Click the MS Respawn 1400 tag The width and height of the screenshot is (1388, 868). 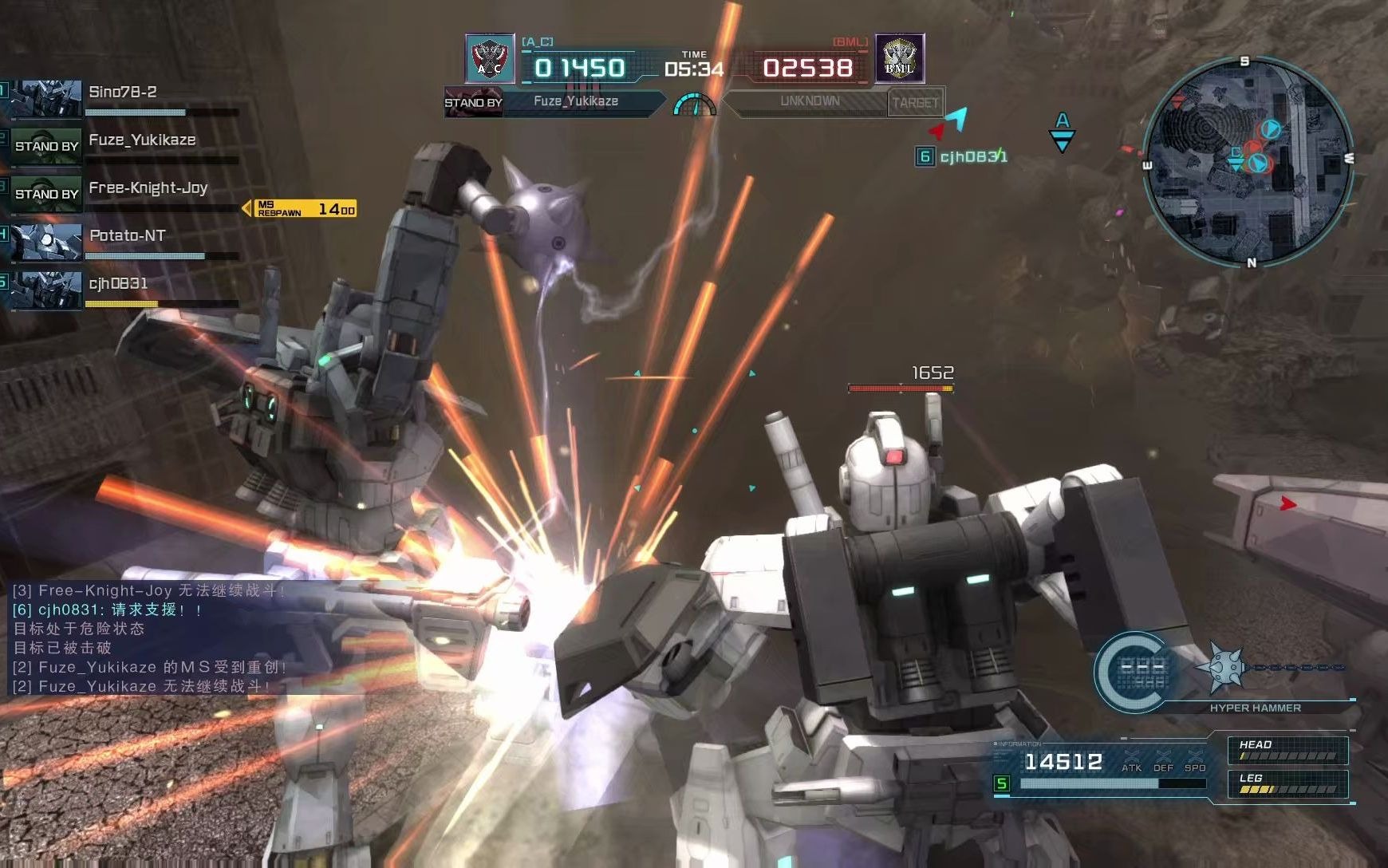tap(305, 208)
